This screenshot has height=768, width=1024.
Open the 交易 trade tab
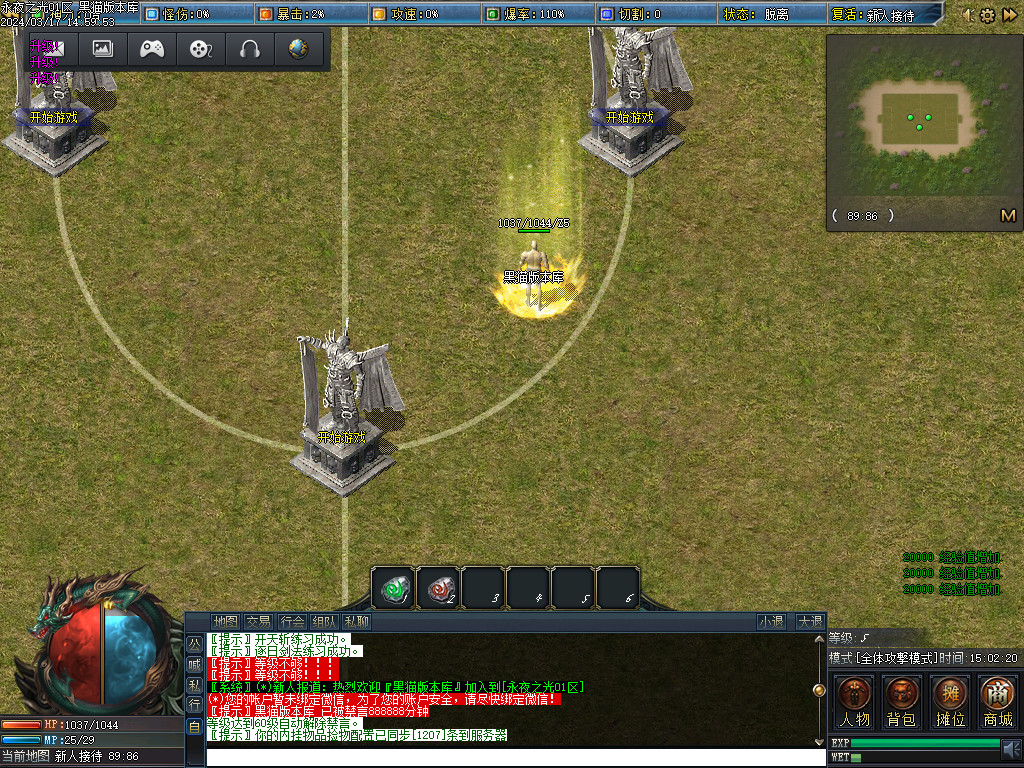(x=259, y=621)
